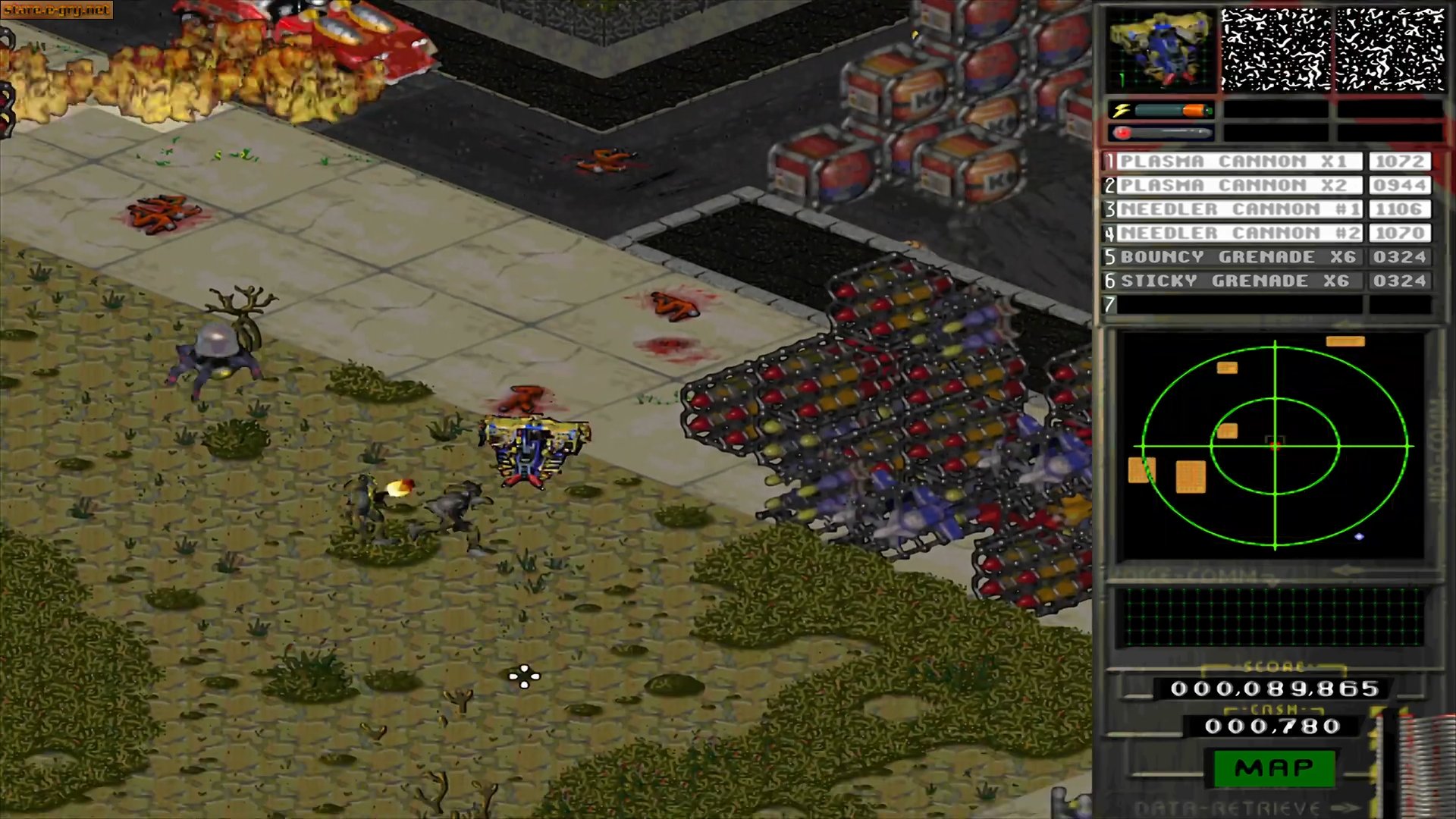1456x819 pixels.
Task: Click the red shield orb indicator
Action: (1121, 133)
